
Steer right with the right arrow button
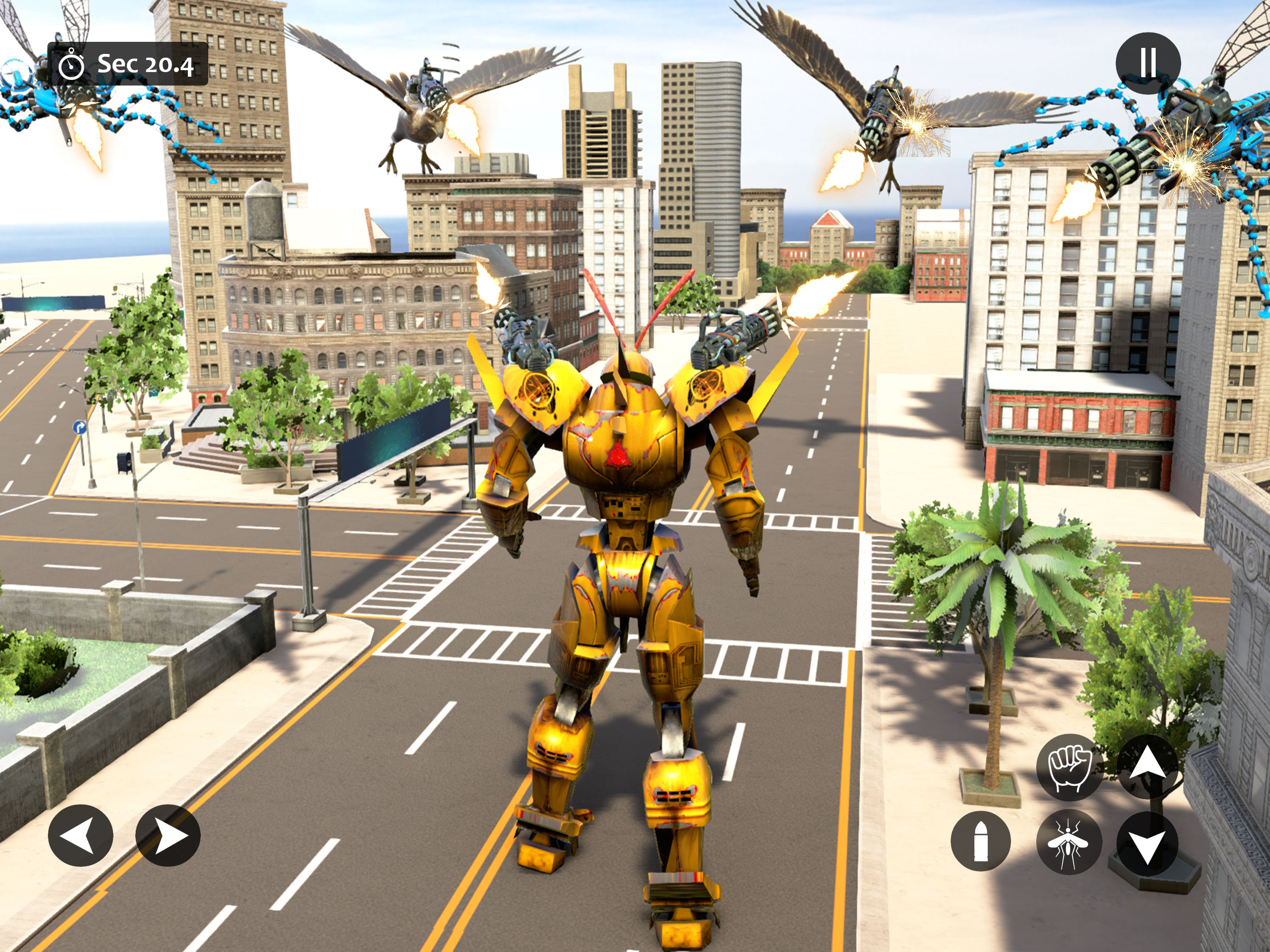[168, 835]
